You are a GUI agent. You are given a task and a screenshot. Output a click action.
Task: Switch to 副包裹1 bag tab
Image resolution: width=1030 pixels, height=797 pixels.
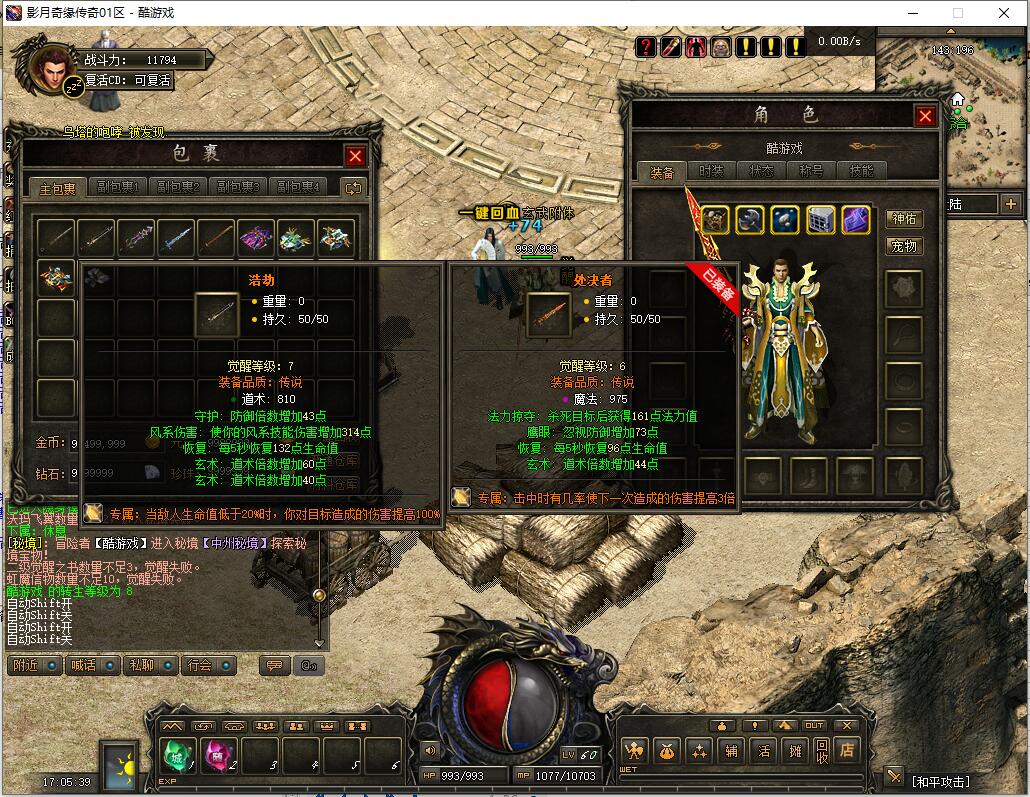click(x=118, y=187)
